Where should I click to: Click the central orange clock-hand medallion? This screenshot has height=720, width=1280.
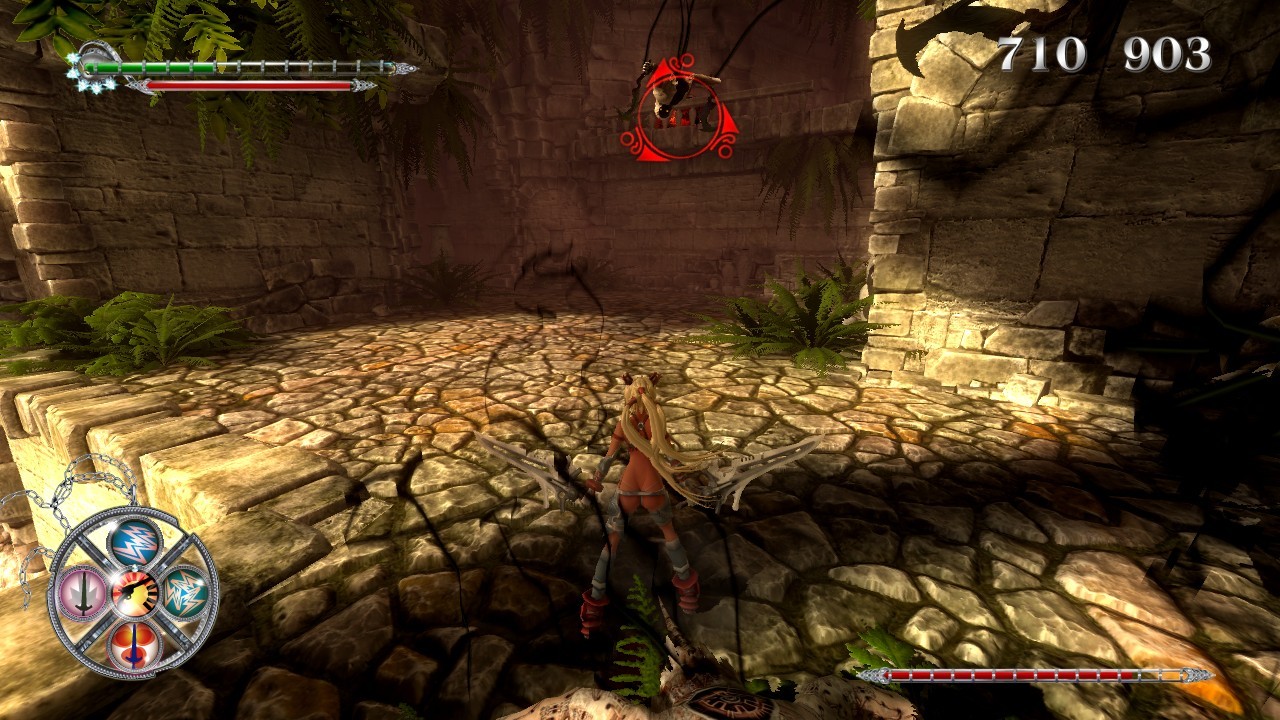(134, 593)
